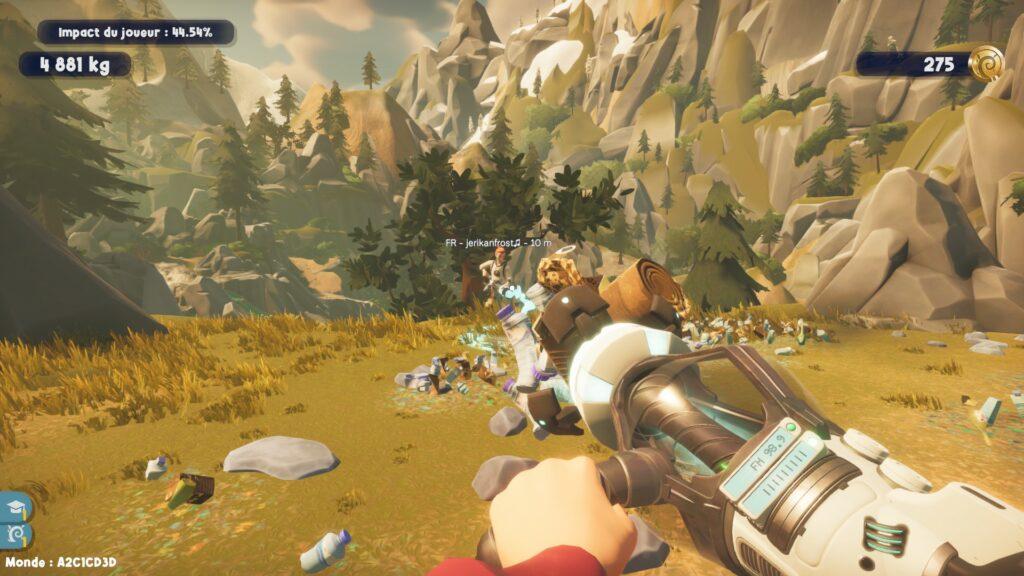
Task: Click the spiral swirl icon button
Action: (17, 535)
